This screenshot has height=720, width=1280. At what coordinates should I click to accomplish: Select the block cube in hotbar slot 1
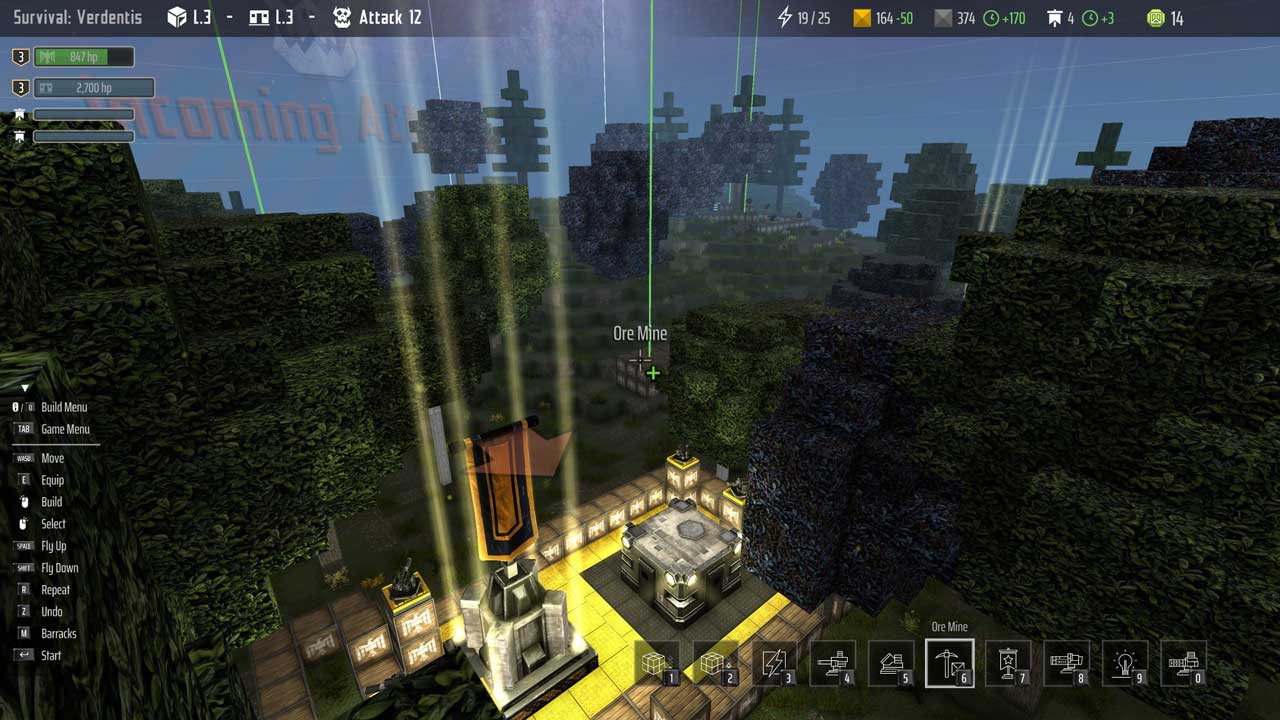click(x=656, y=664)
